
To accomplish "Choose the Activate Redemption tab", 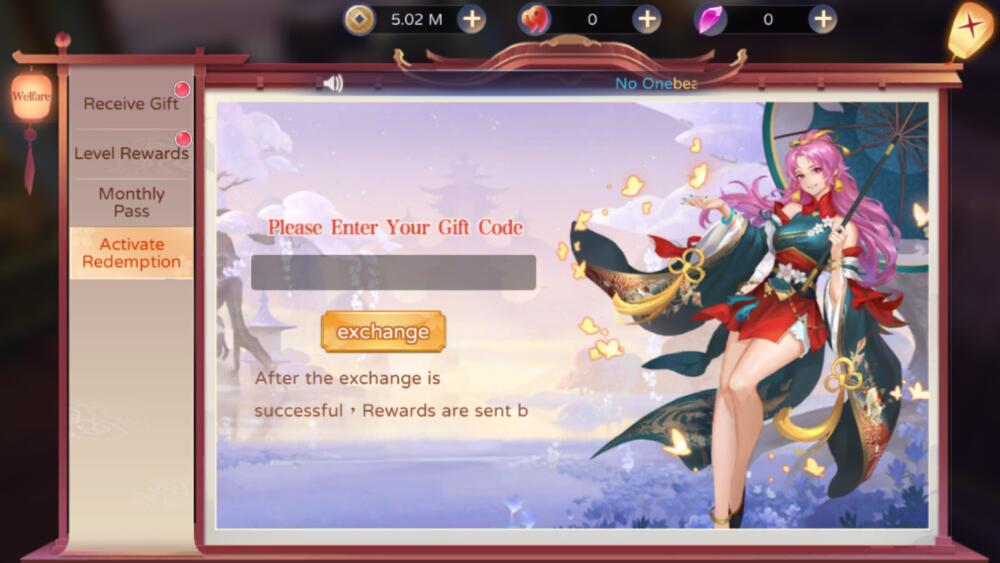I will click(x=131, y=253).
